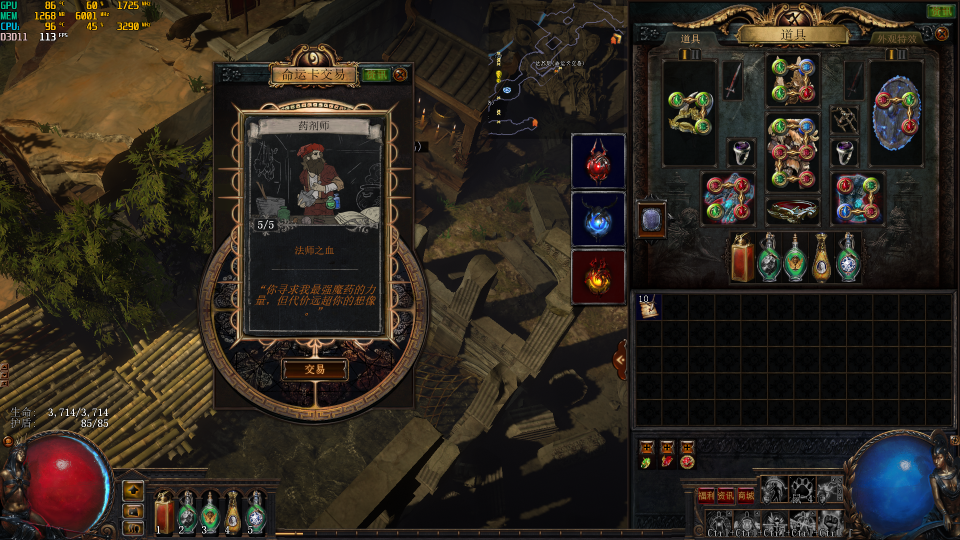Click the red heart orb buff icon
960x540 pixels.
[x=598, y=161]
